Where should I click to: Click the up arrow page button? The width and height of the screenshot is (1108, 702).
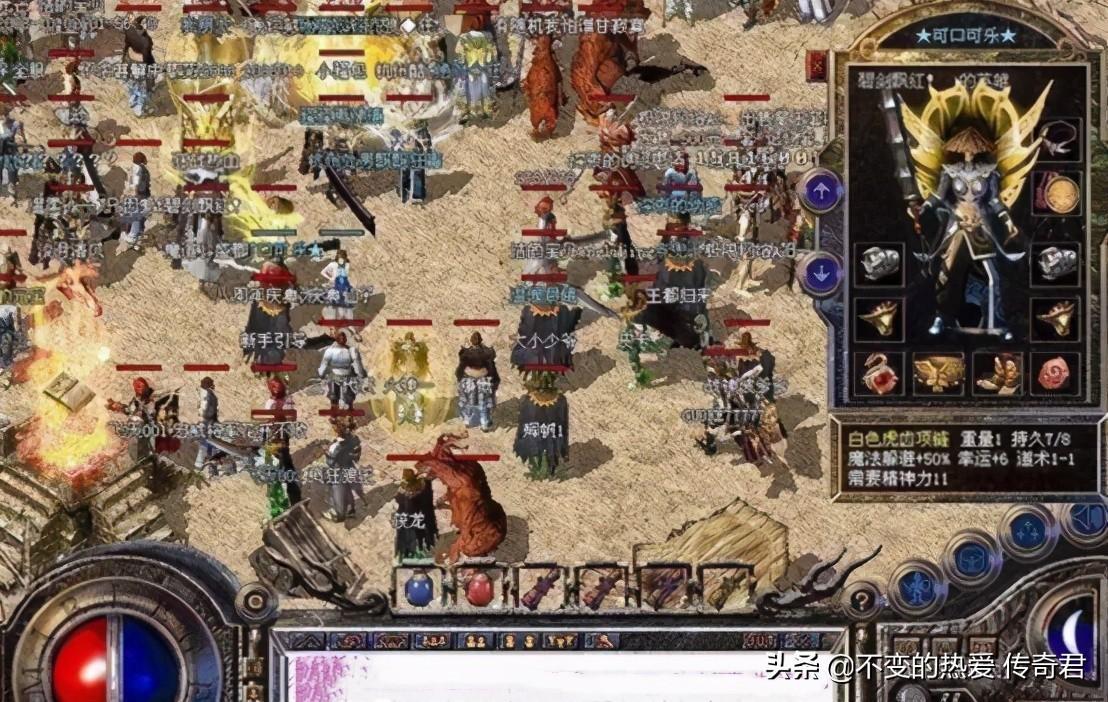(822, 190)
